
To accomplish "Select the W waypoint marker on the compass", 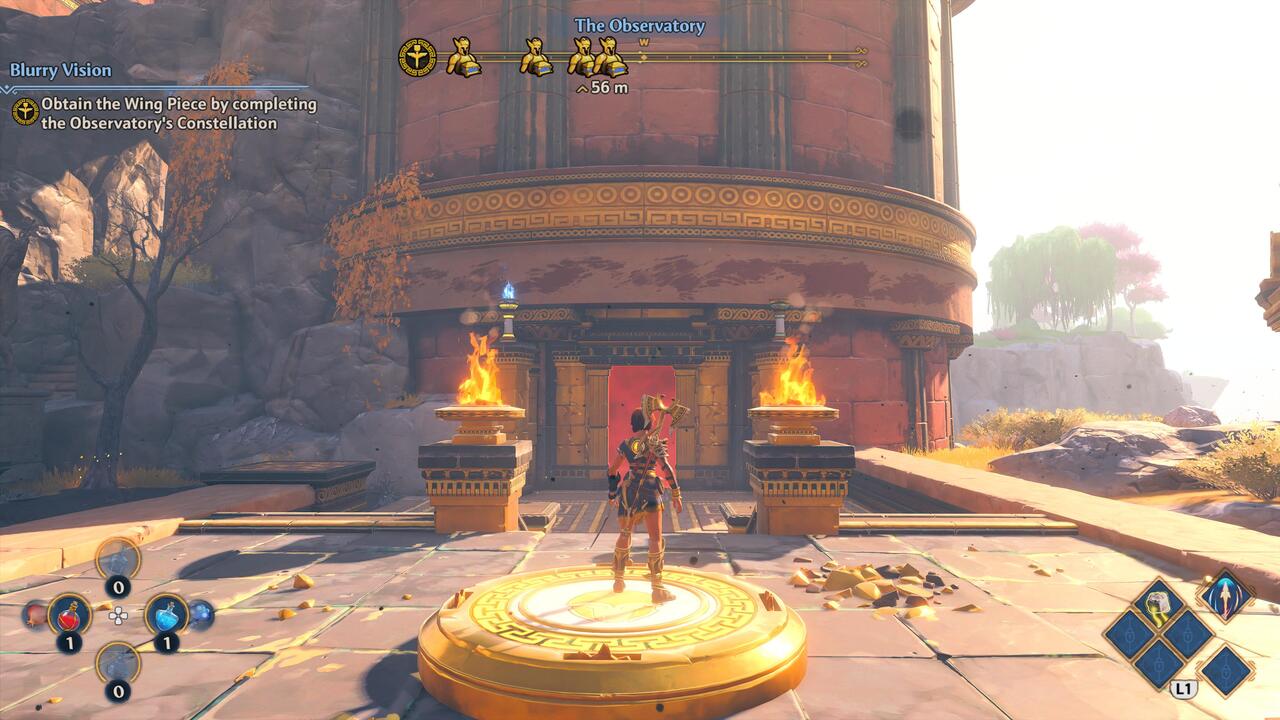I will point(643,43).
